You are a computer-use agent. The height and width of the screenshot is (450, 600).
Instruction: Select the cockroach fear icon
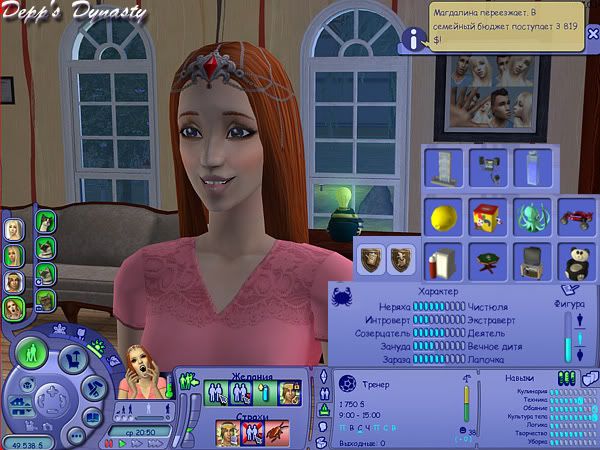click(275, 432)
